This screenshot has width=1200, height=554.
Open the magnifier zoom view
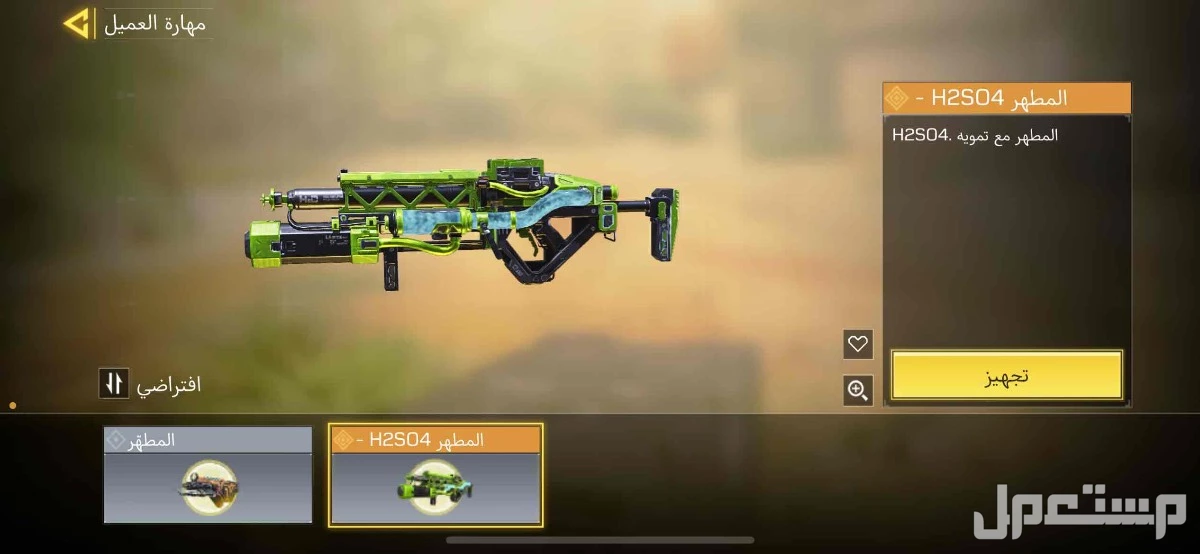857,390
